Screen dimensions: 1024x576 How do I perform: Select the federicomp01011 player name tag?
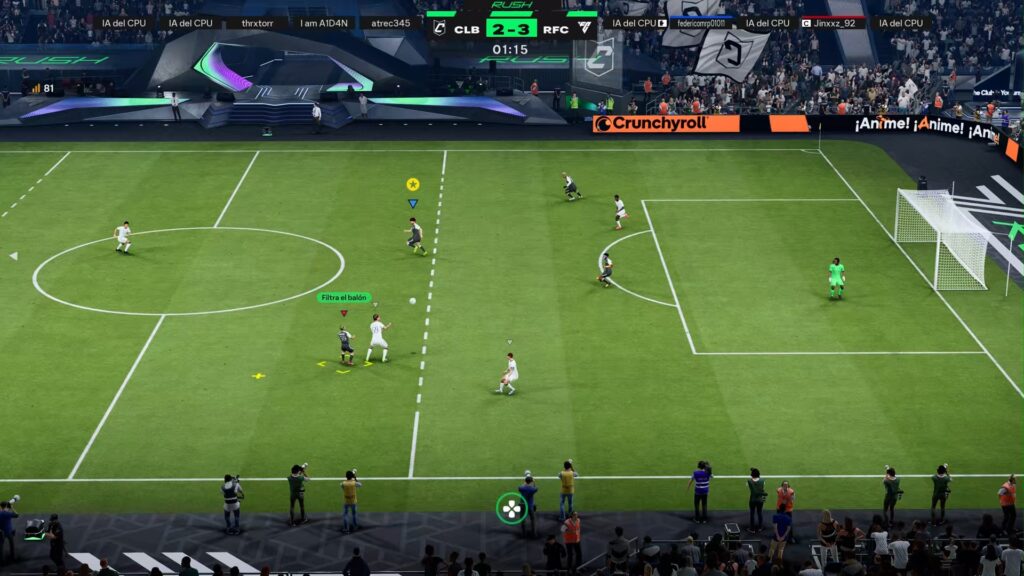[x=701, y=23]
